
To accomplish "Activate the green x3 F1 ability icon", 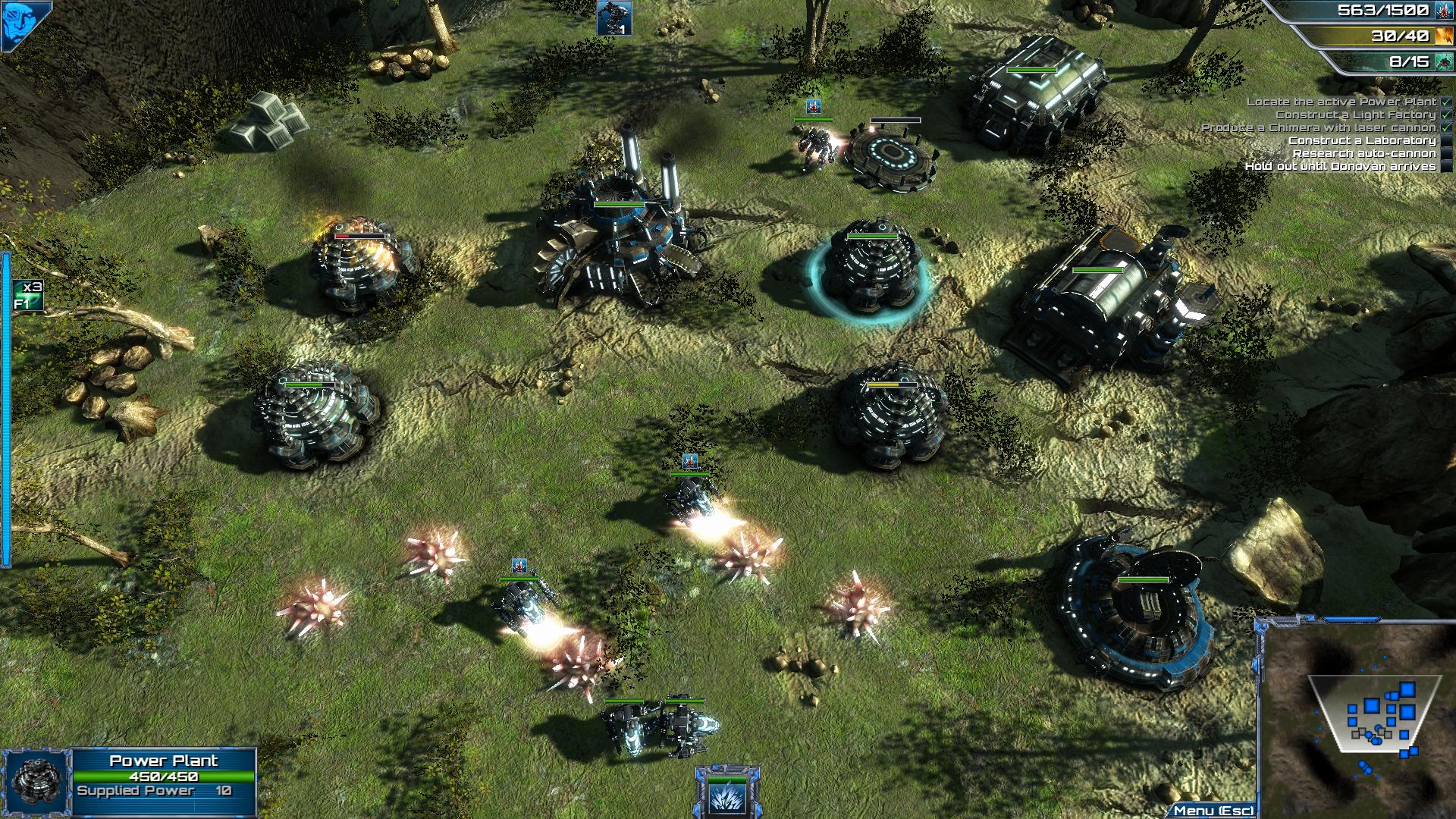I will pos(28,296).
